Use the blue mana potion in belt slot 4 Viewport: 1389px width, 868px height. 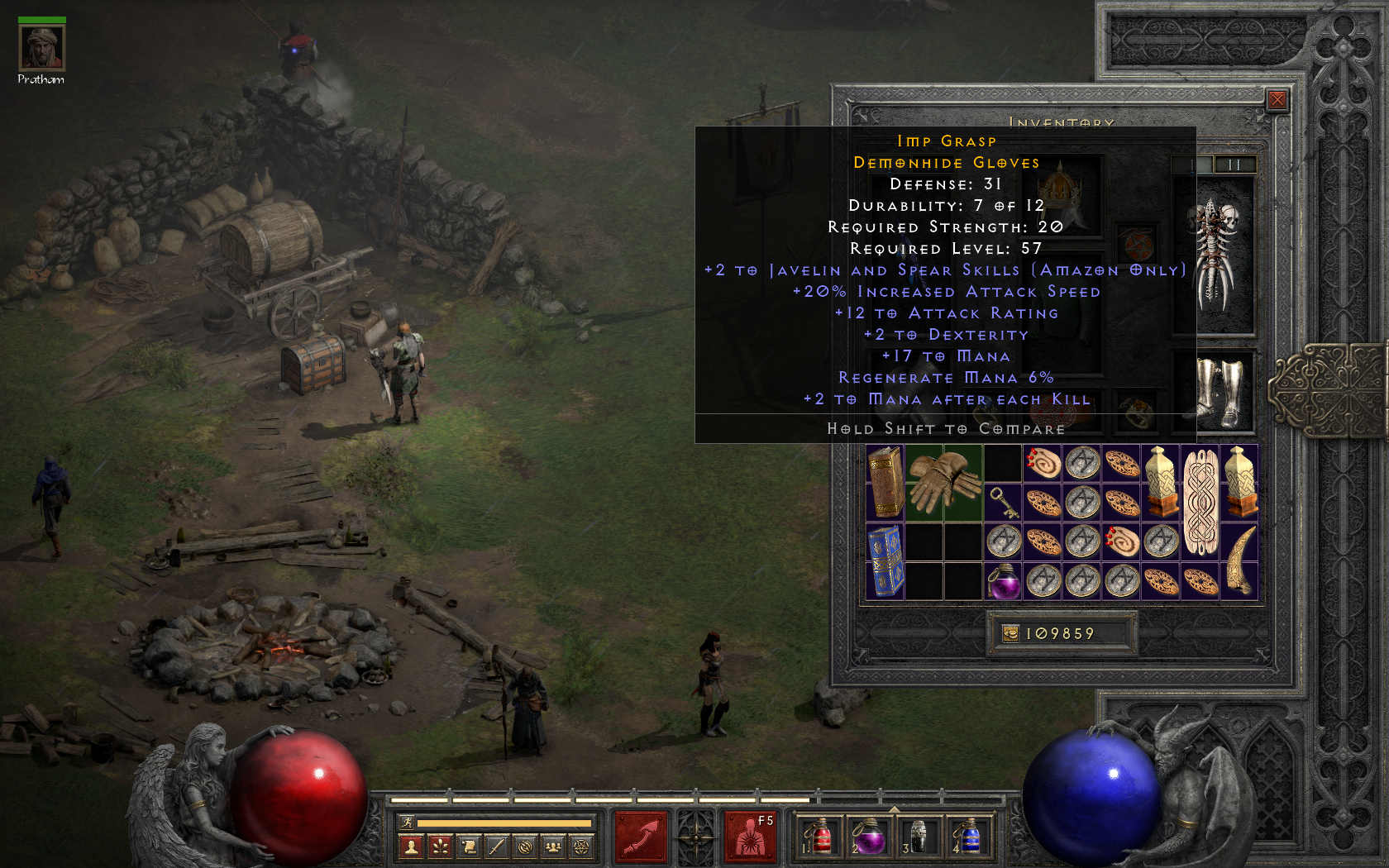tap(968, 837)
